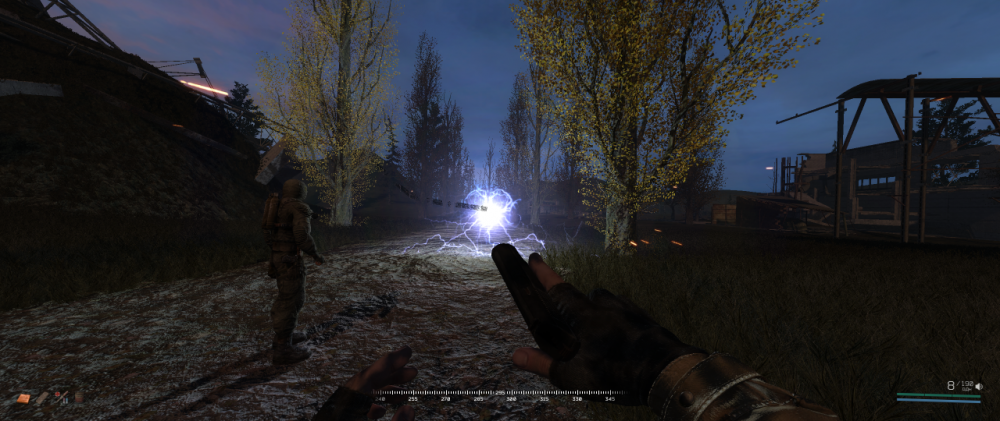Image resolution: width=1000 pixels, height=421 pixels.
Task: Use the bandage quick slot
Action: 42,398
